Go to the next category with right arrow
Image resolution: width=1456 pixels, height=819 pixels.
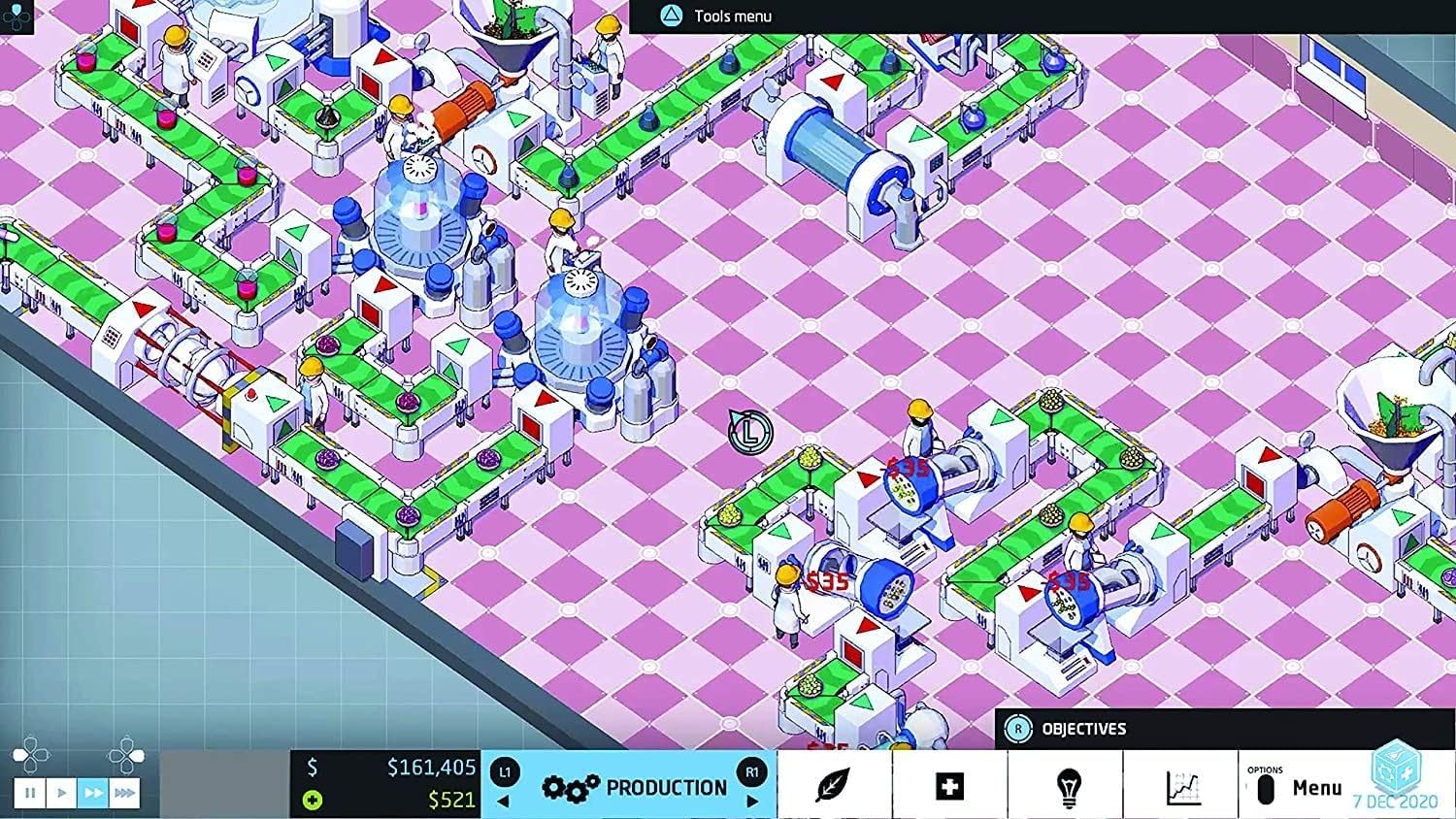(752, 802)
